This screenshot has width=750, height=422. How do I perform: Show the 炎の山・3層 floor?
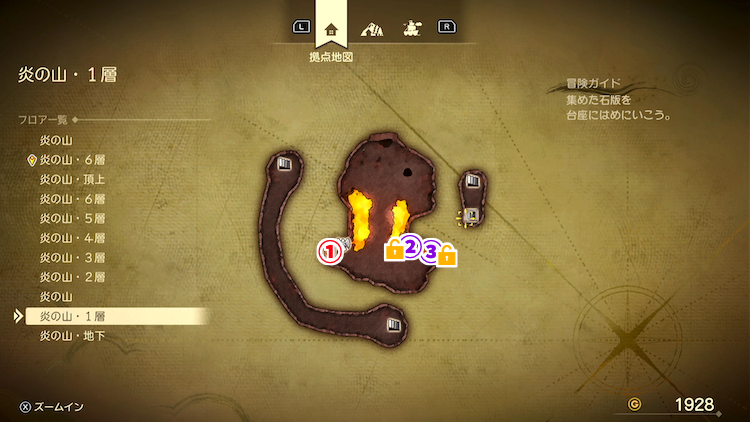pyautogui.click(x=72, y=257)
